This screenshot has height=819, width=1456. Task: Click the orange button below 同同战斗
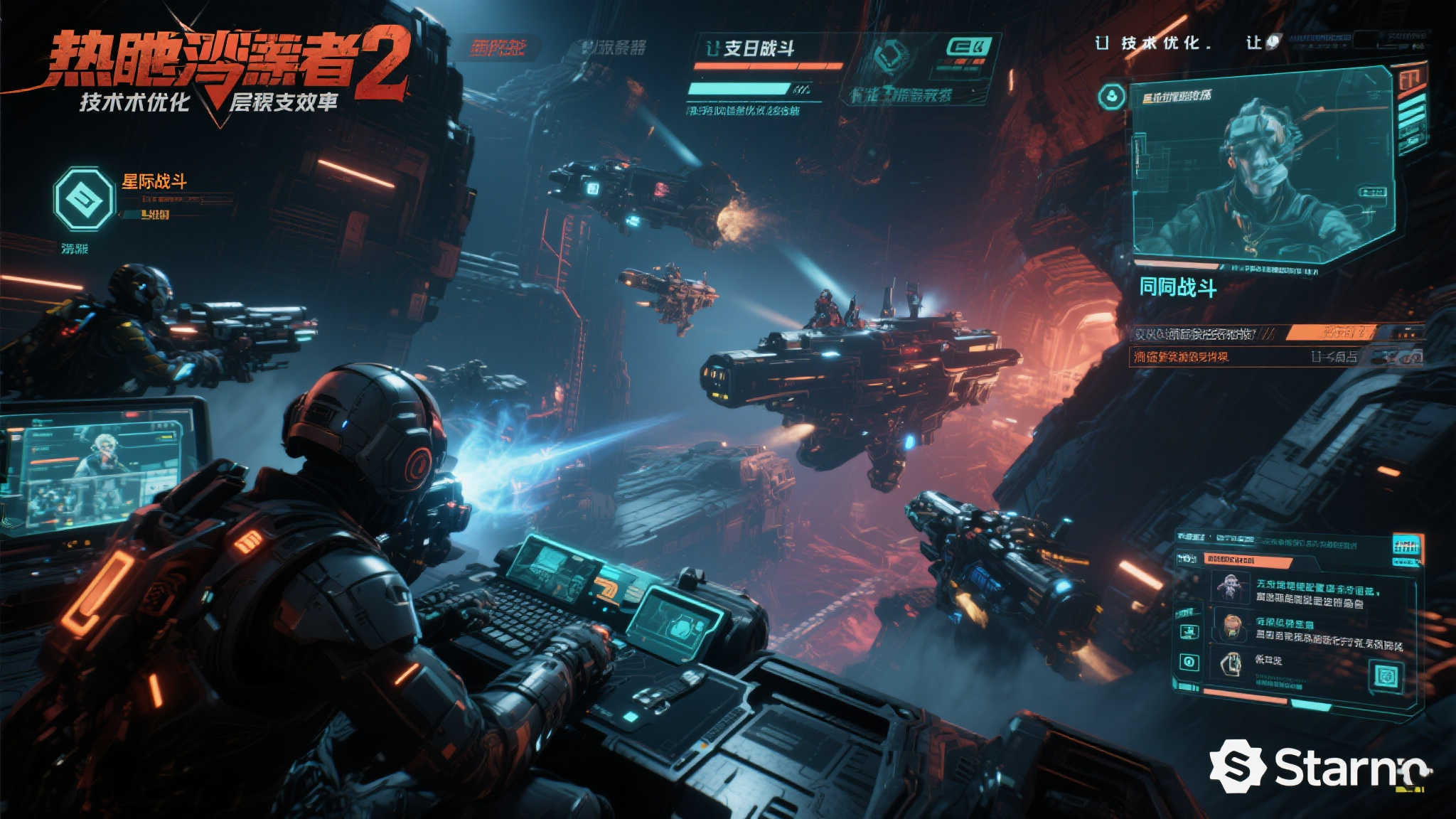coord(1328,333)
